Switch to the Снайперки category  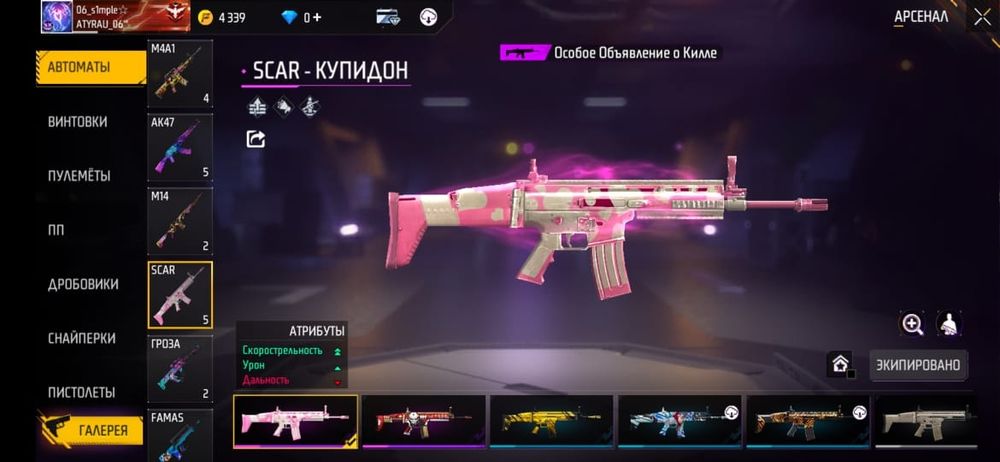tap(82, 338)
